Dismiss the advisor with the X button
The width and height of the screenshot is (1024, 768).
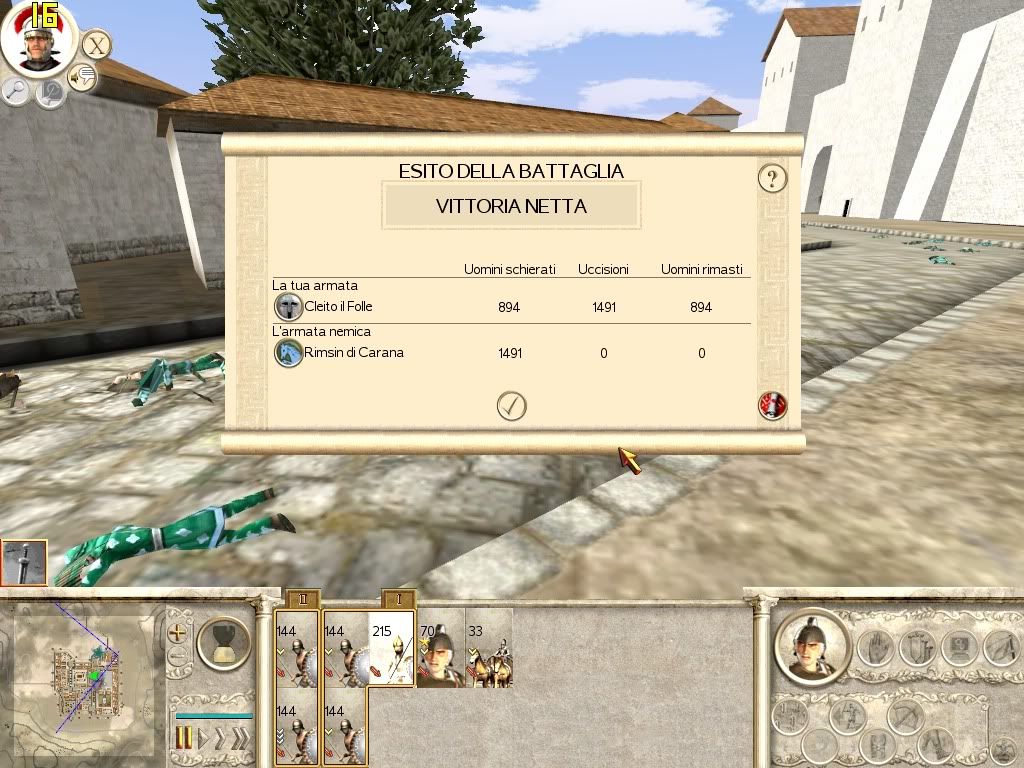tap(96, 45)
